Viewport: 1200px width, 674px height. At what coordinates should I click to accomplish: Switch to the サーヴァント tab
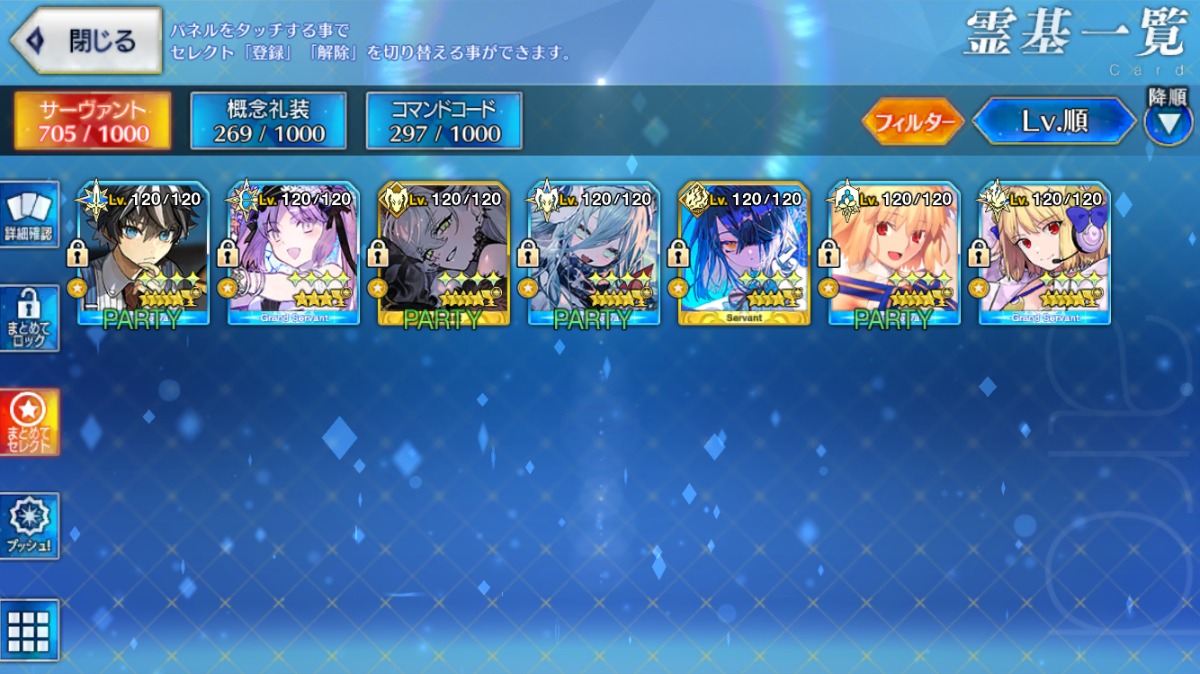[x=92, y=121]
